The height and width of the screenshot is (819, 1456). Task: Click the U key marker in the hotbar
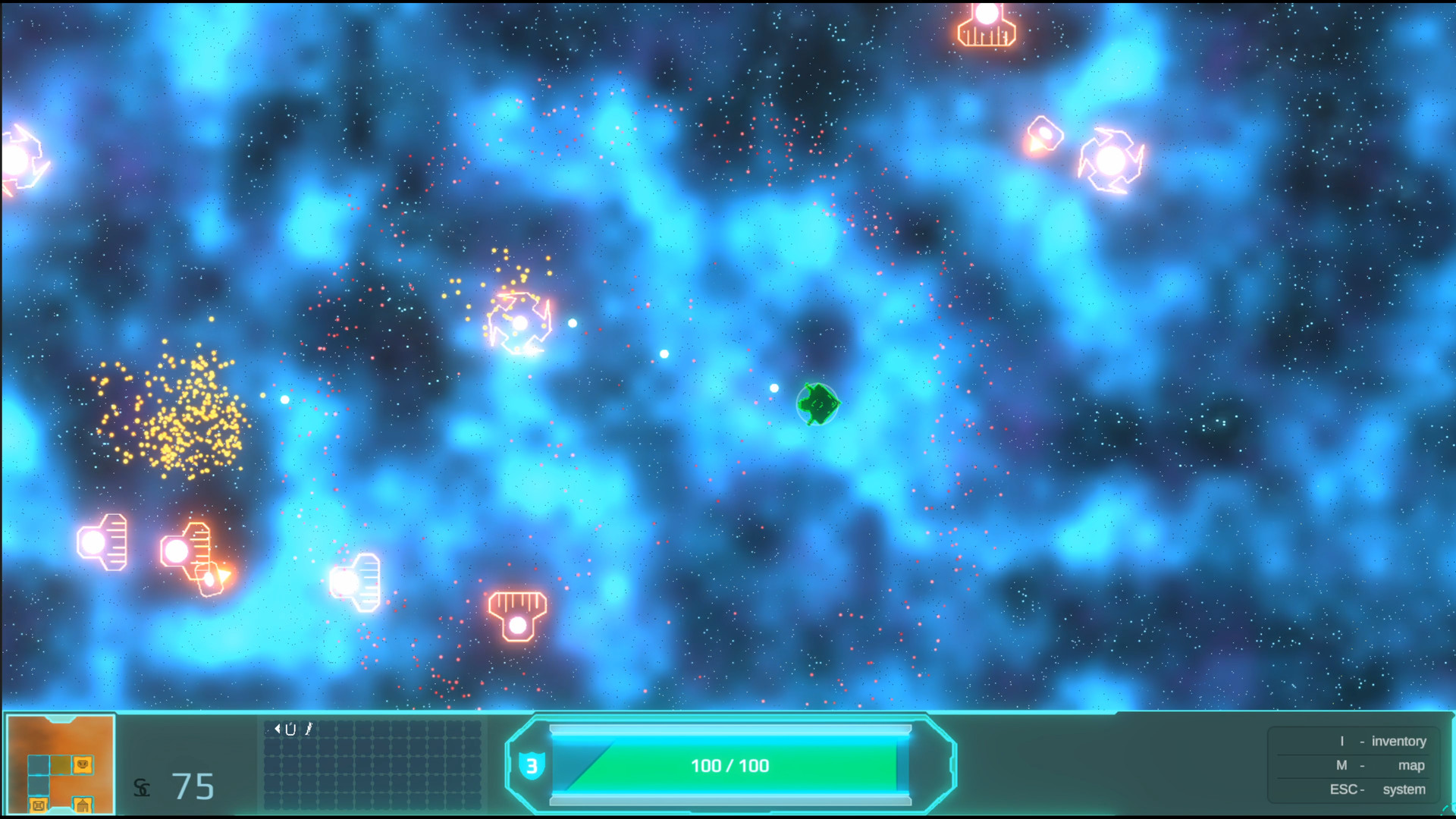290,730
